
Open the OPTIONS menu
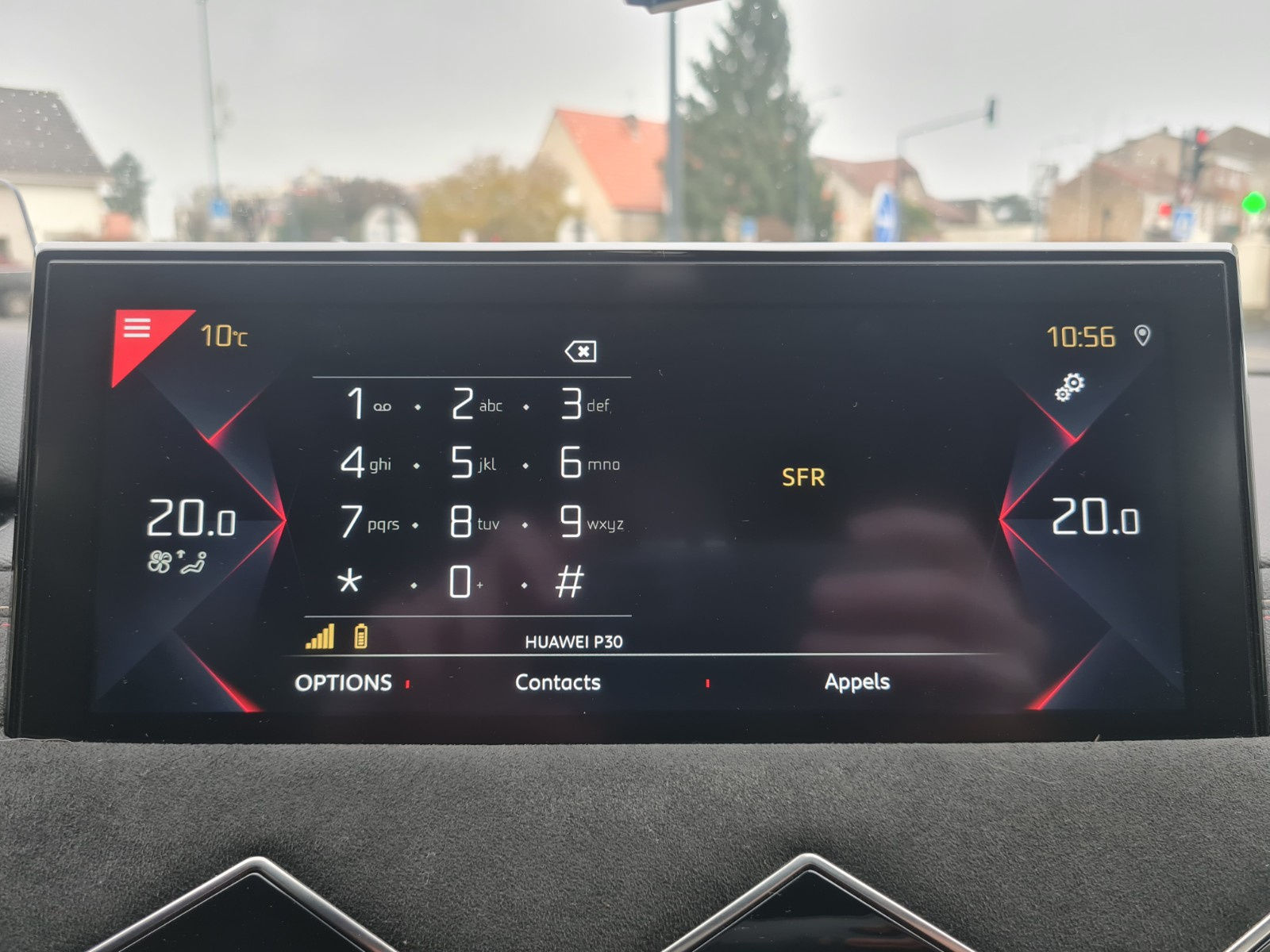[x=343, y=683]
